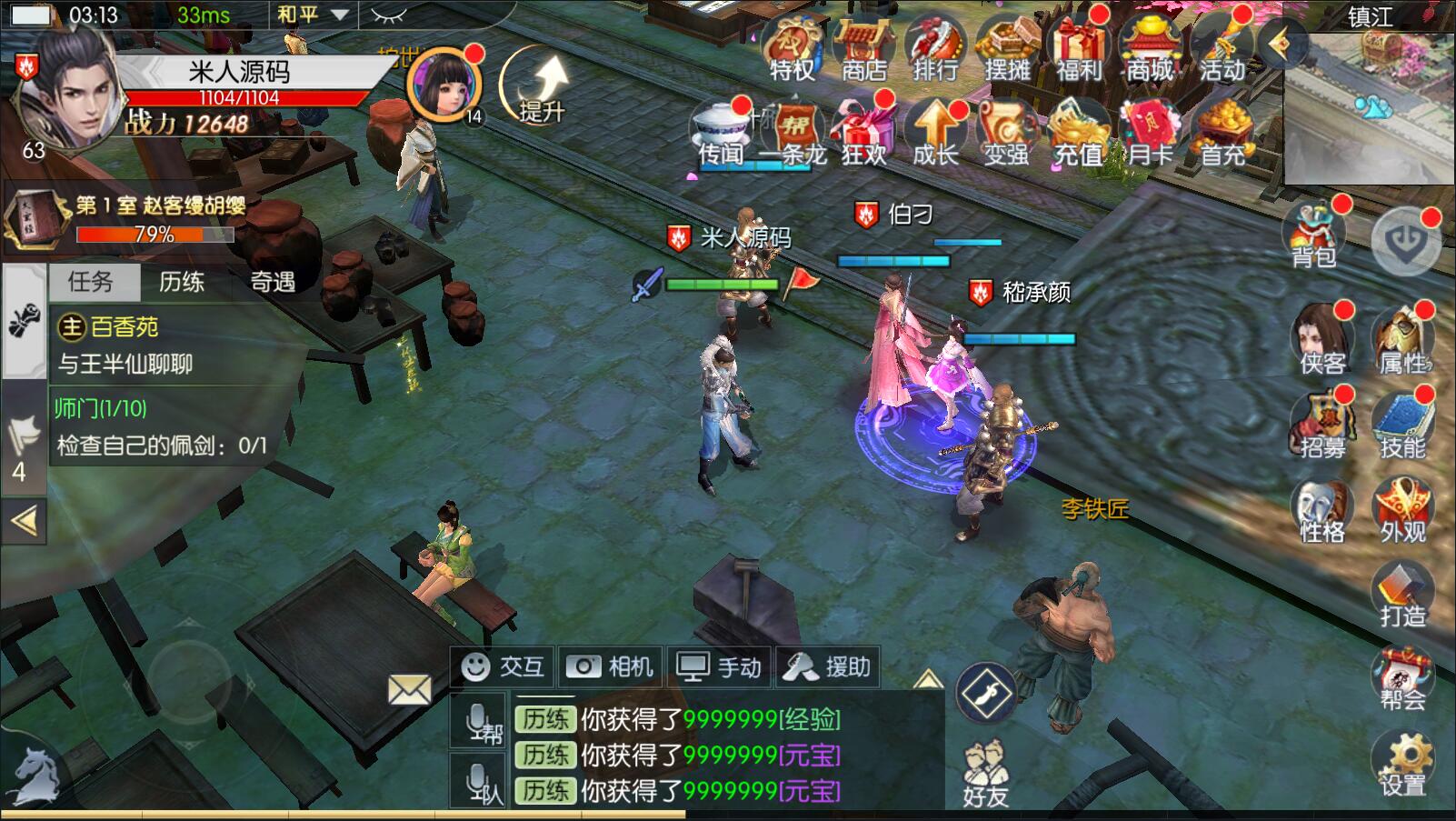Viewport: 1456px width, 821px height.
Task: Open the 排行 ranking icon
Action: tap(934, 51)
